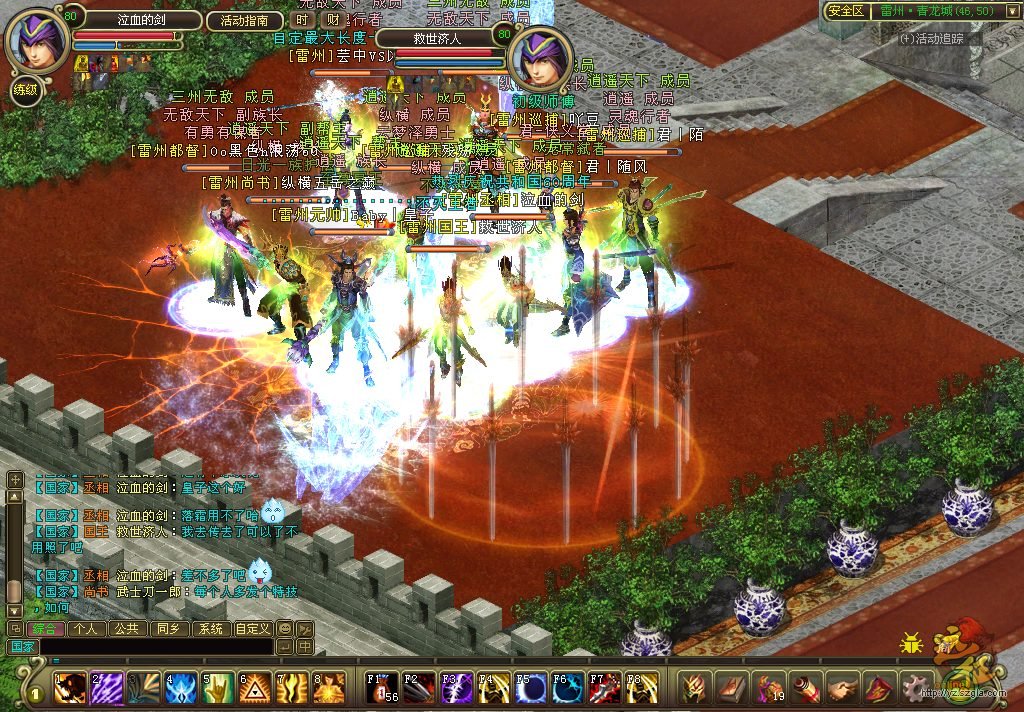Choose the 国家 chat channel selector

point(22,647)
